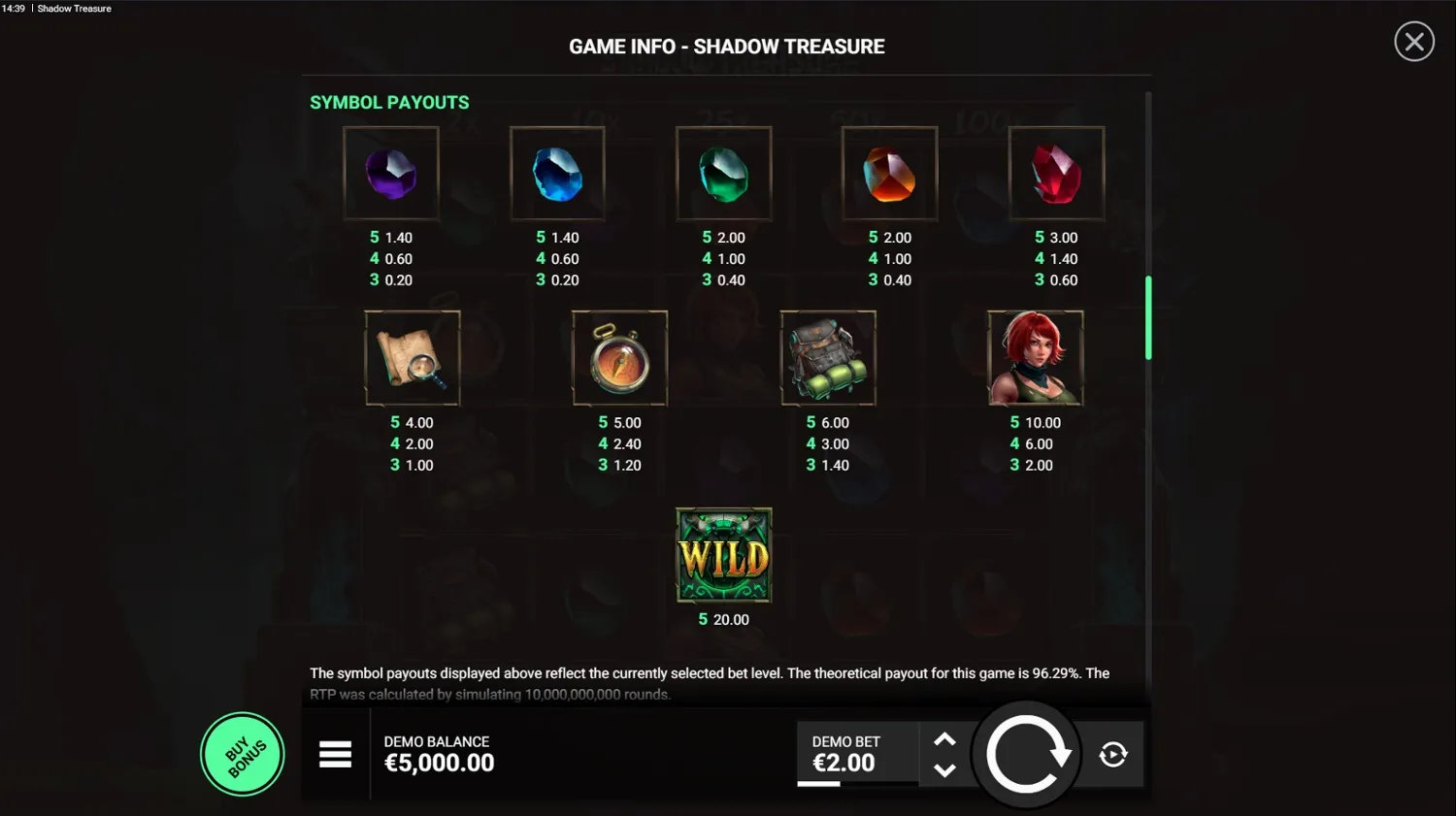Click the backpack symbol

[827, 357]
